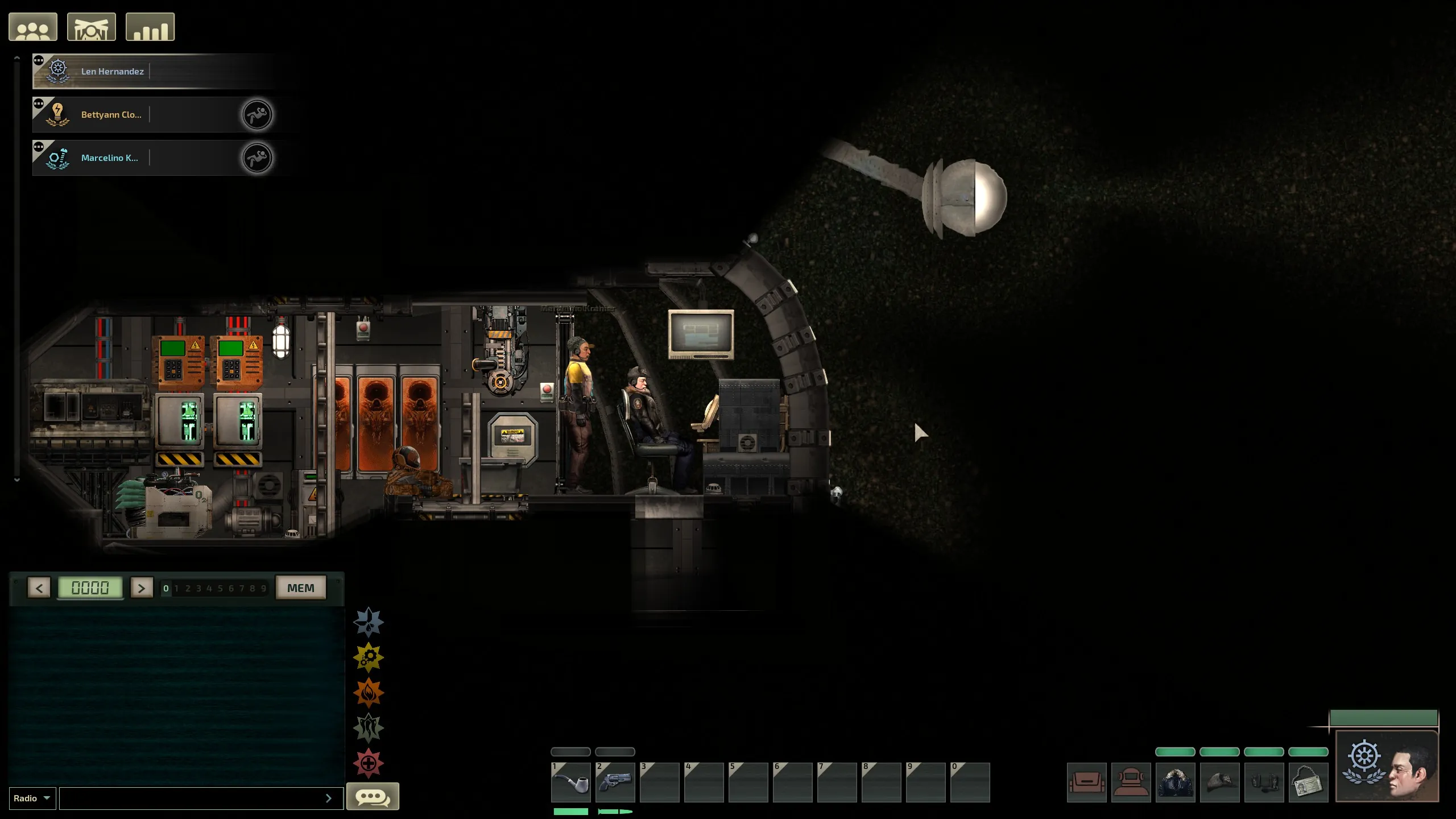
Task: Request medical help with red cross icon
Action: coord(369,763)
